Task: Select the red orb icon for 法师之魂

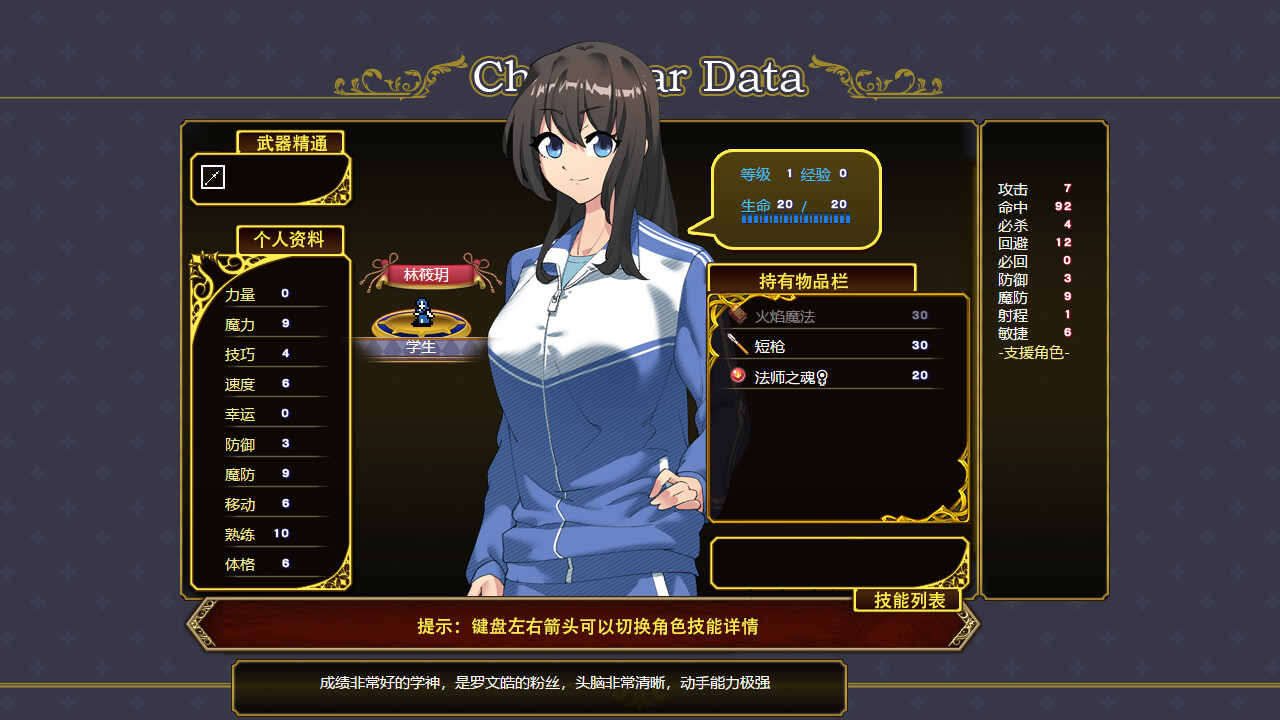Action: tap(737, 375)
